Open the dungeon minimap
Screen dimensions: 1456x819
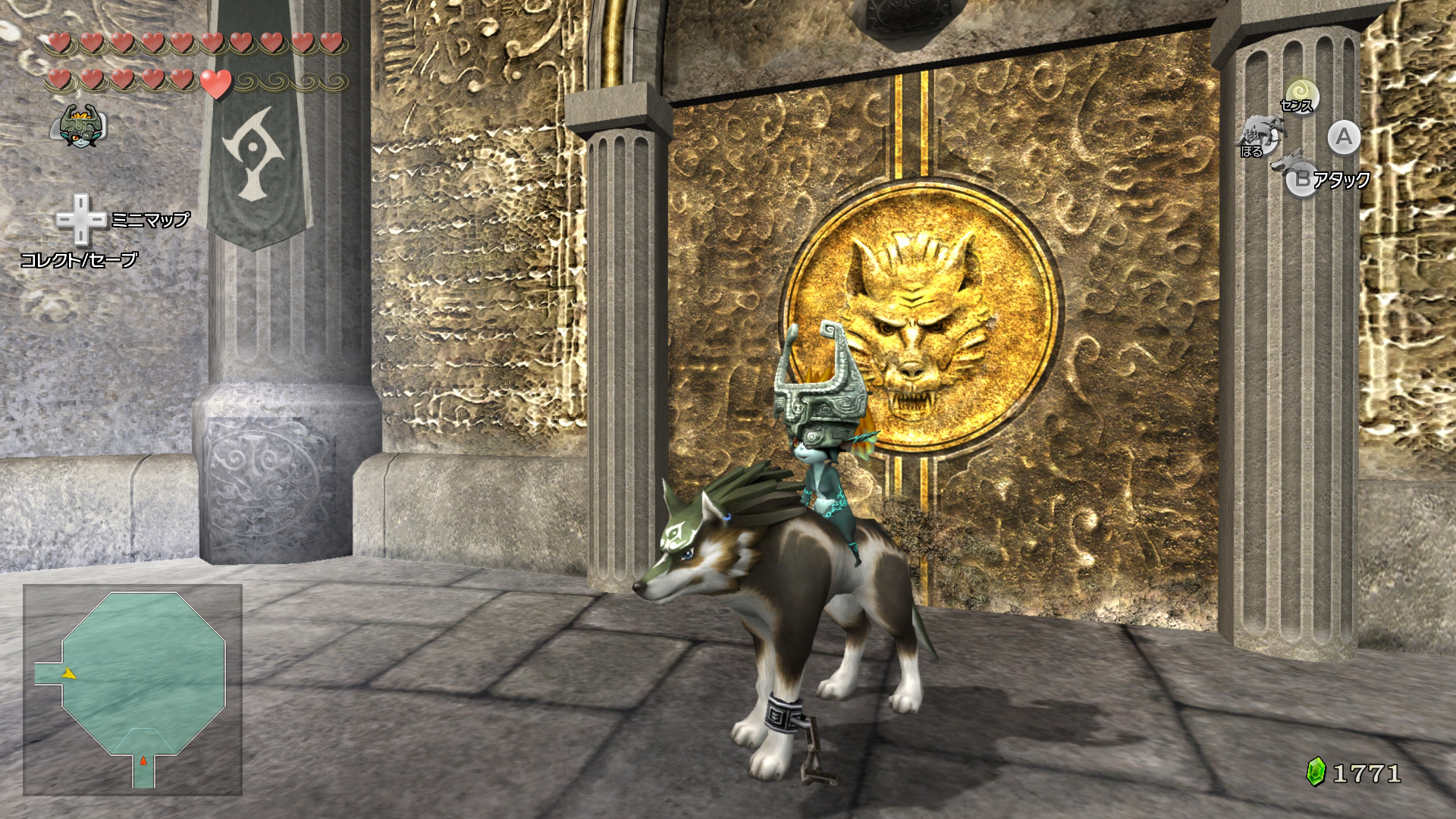click(x=133, y=689)
